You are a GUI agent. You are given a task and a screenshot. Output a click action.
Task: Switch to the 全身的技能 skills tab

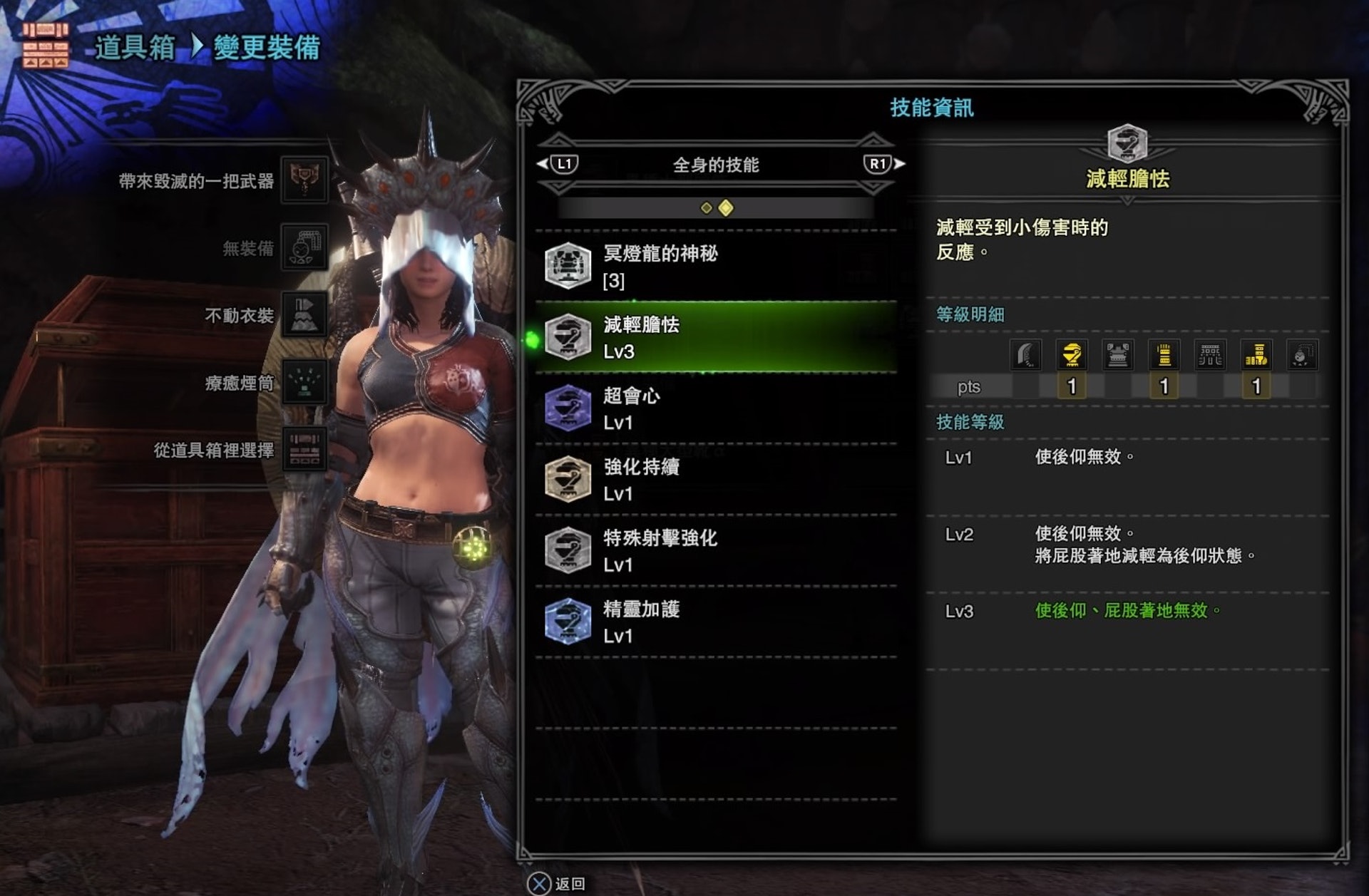pyautogui.click(x=716, y=165)
